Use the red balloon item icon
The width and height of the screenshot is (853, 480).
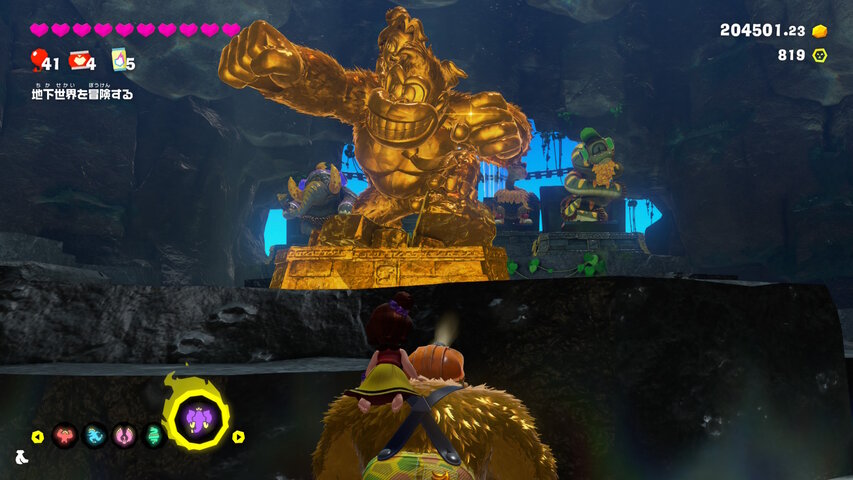coord(40,60)
